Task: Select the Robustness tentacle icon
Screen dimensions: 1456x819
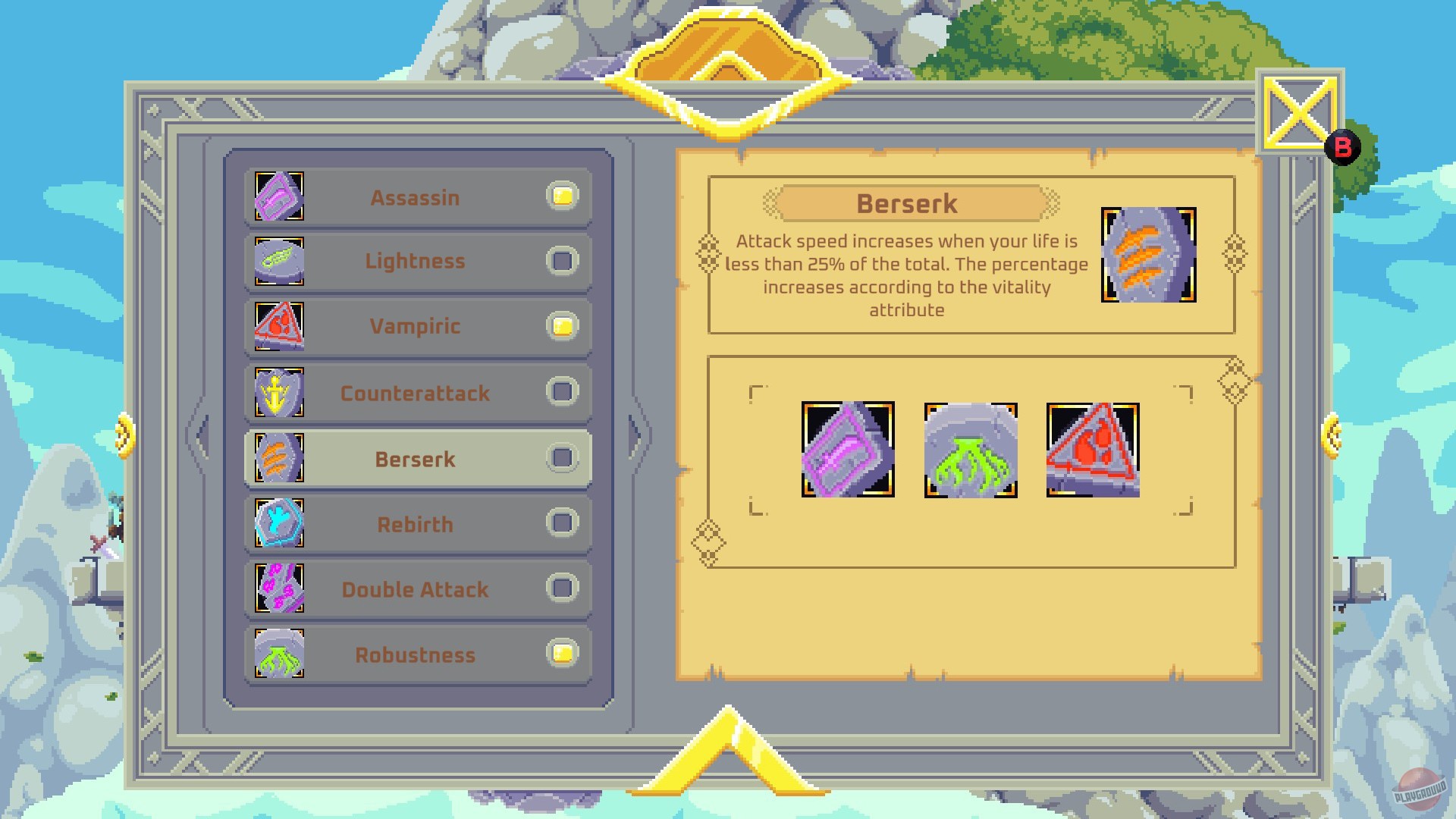Action: point(278,654)
